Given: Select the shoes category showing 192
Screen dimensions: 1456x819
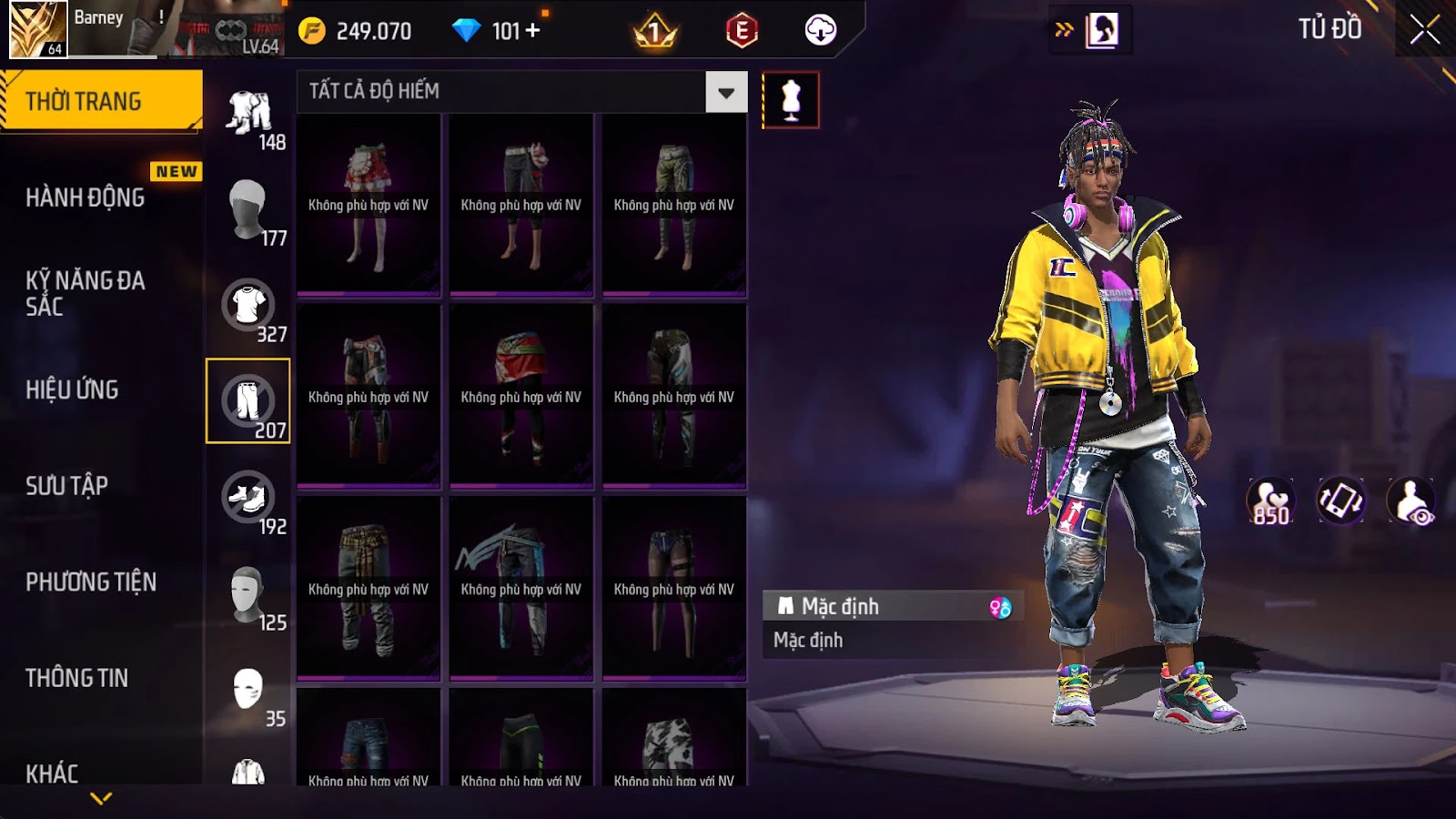Looking at the screenshot, I should tap(248, 498).
